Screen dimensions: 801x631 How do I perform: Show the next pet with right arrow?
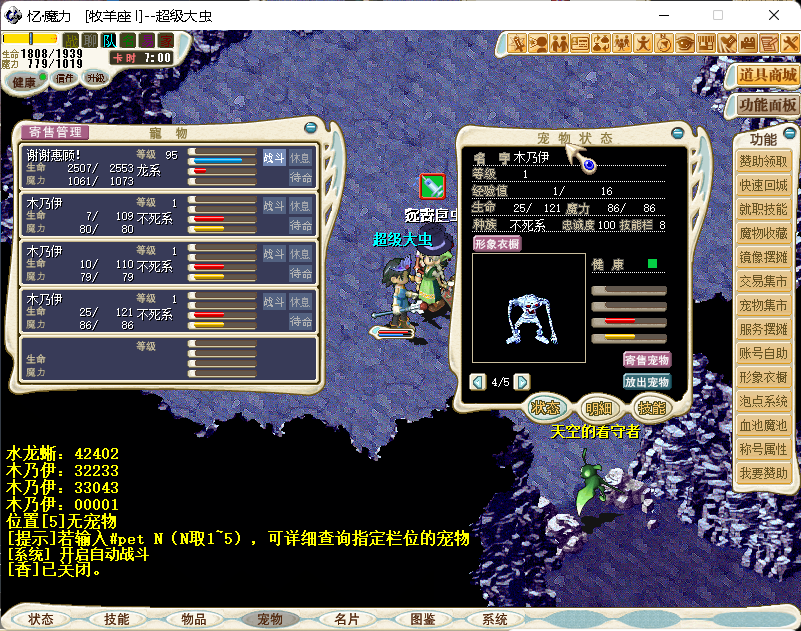(522, 382)
